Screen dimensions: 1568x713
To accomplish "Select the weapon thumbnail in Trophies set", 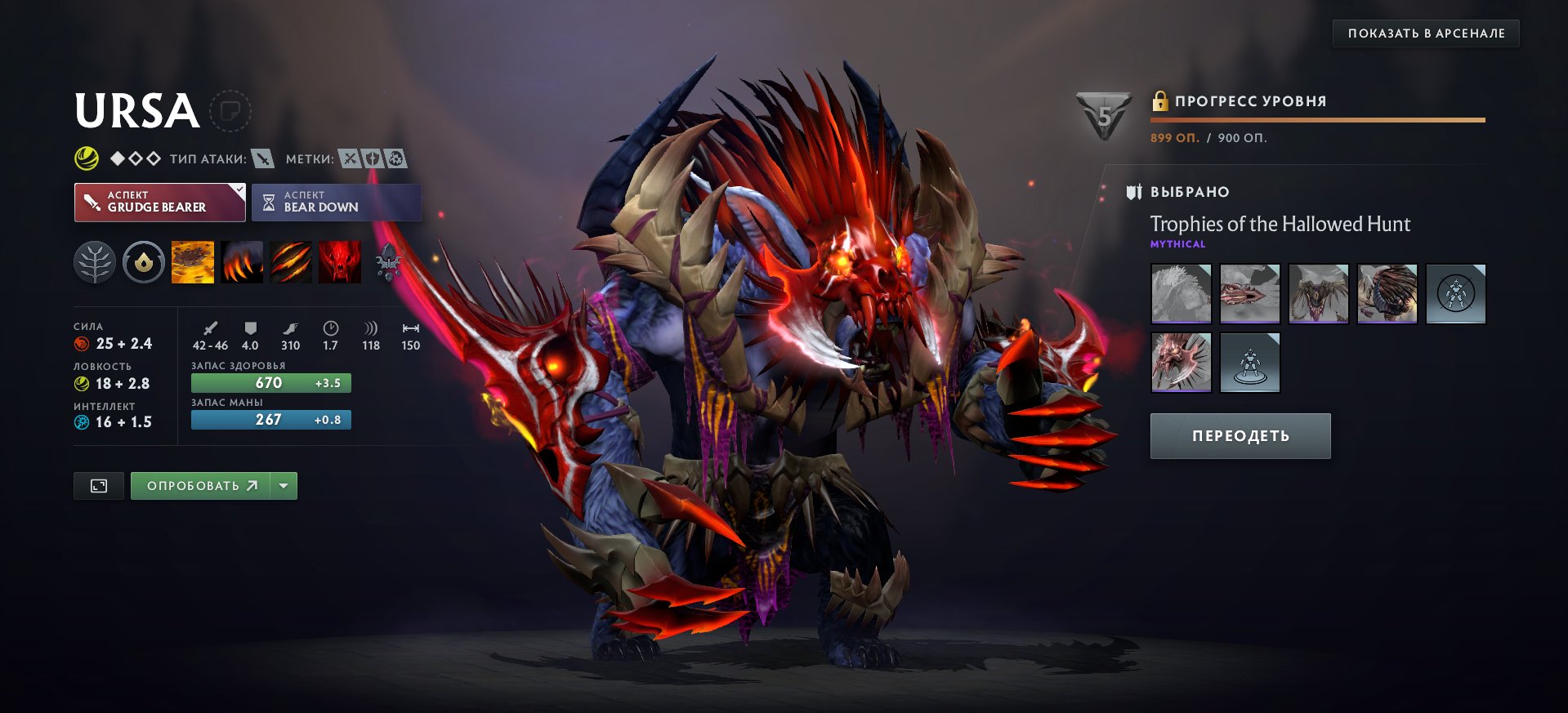I will point(1181,362).
